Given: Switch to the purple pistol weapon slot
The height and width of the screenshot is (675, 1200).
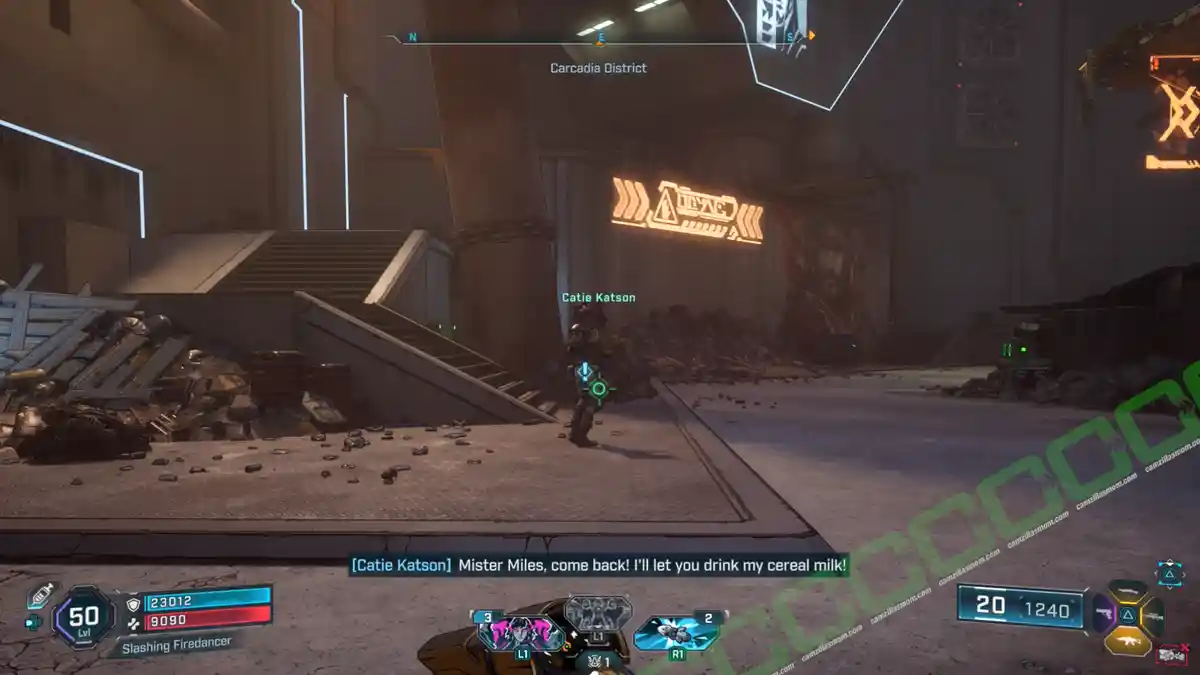Looking at the screenshot, I should (x=1104, y=612).
